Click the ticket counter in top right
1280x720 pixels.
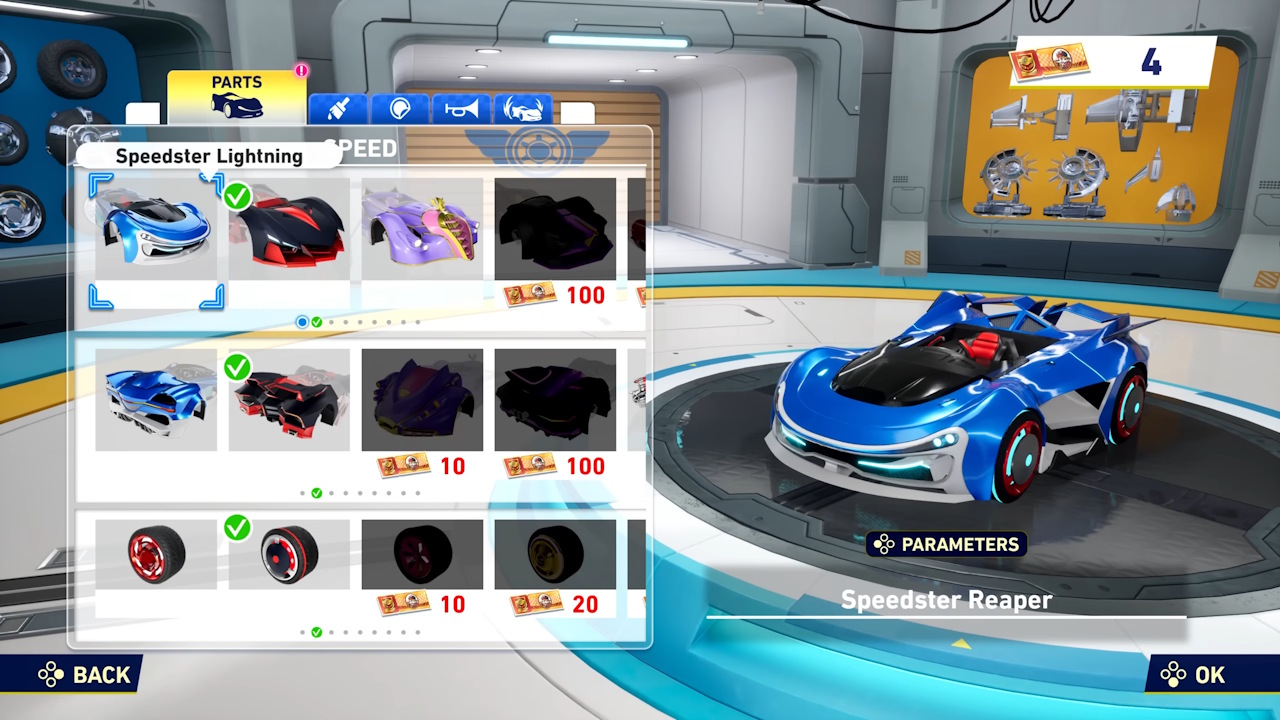click(1110, 62)
